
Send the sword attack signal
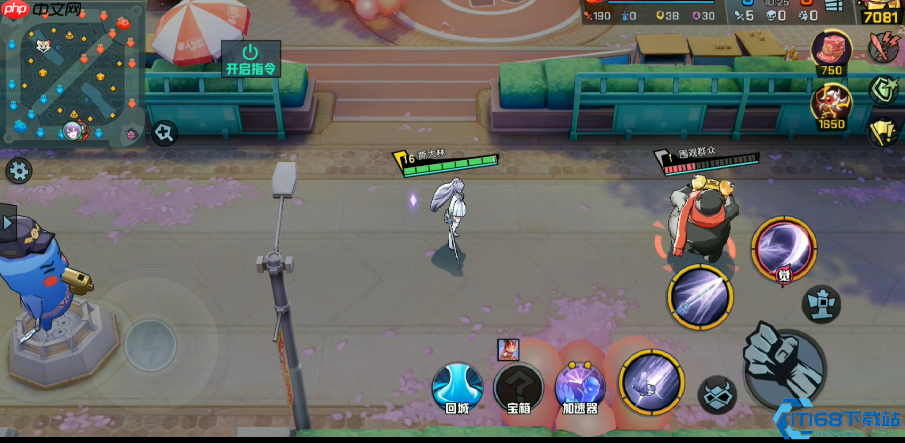coord(883,46)
